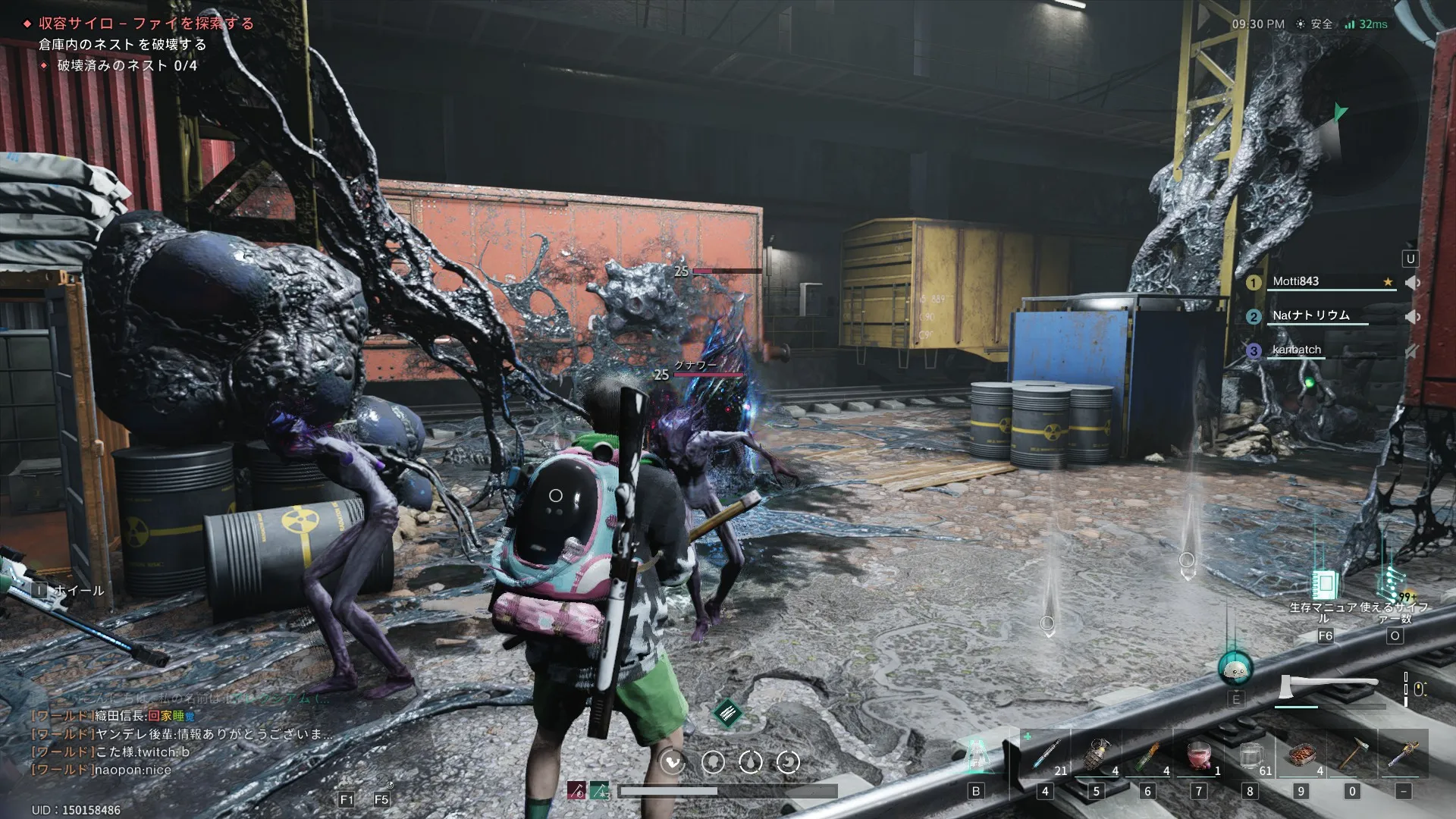Pick the canned meat tray slot

point(1301,755)
